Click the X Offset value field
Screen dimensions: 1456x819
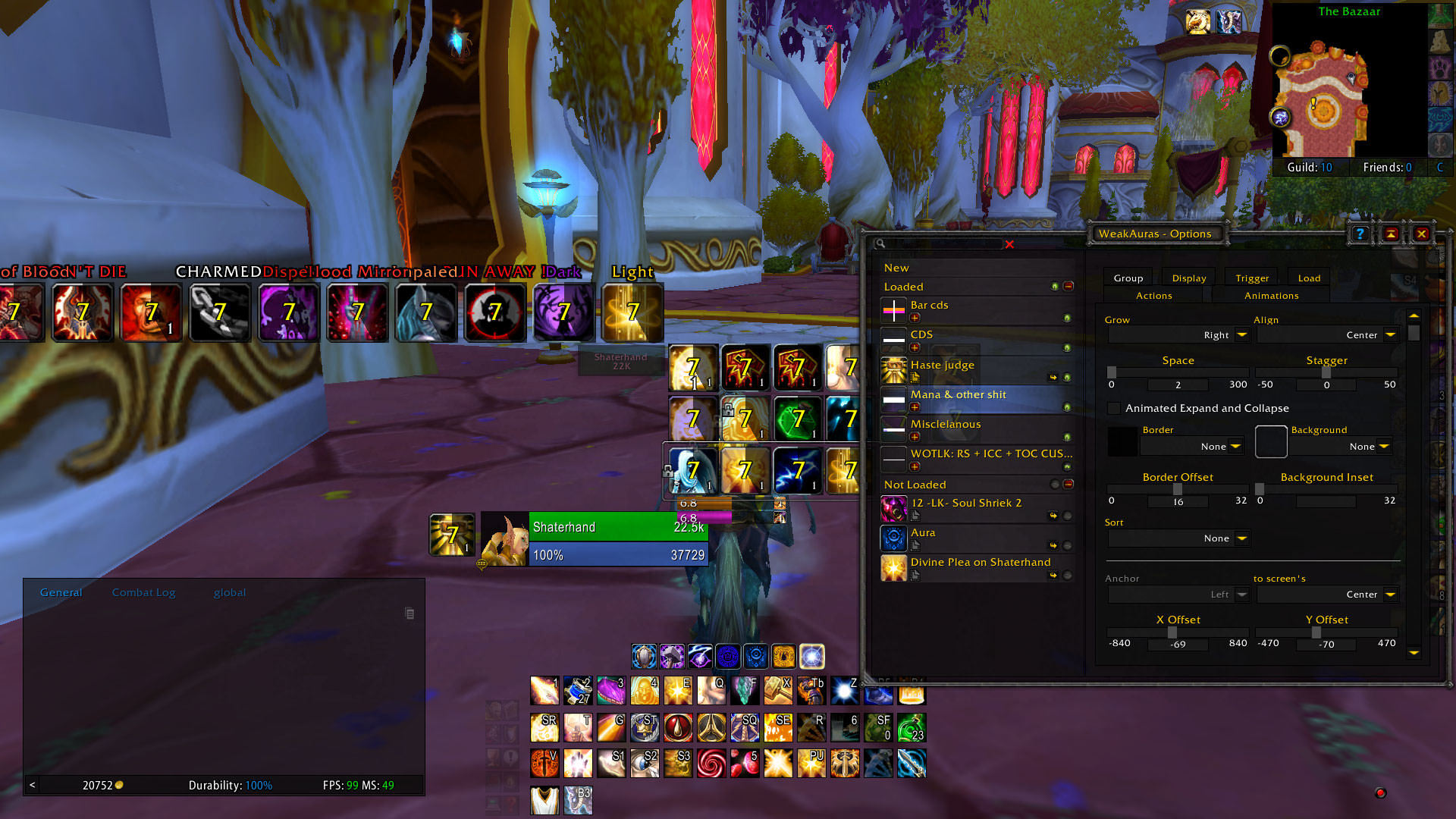tap(1178, 645)
